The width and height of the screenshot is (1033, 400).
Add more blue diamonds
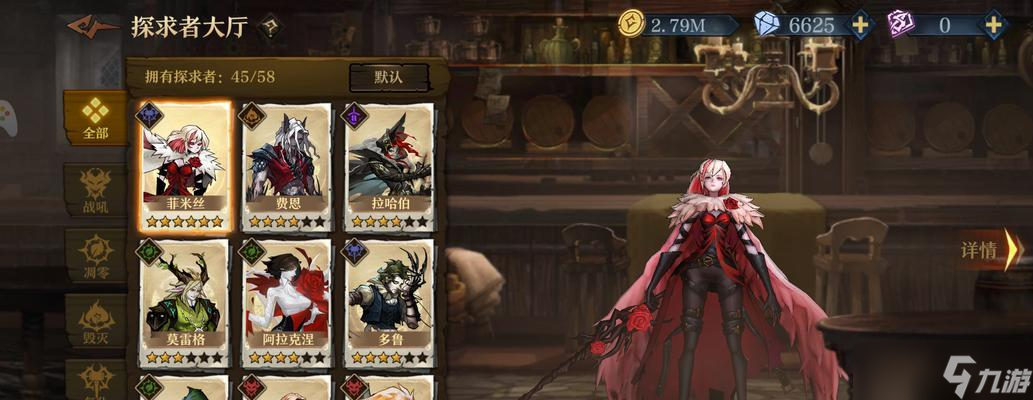(x=861, y=24)
